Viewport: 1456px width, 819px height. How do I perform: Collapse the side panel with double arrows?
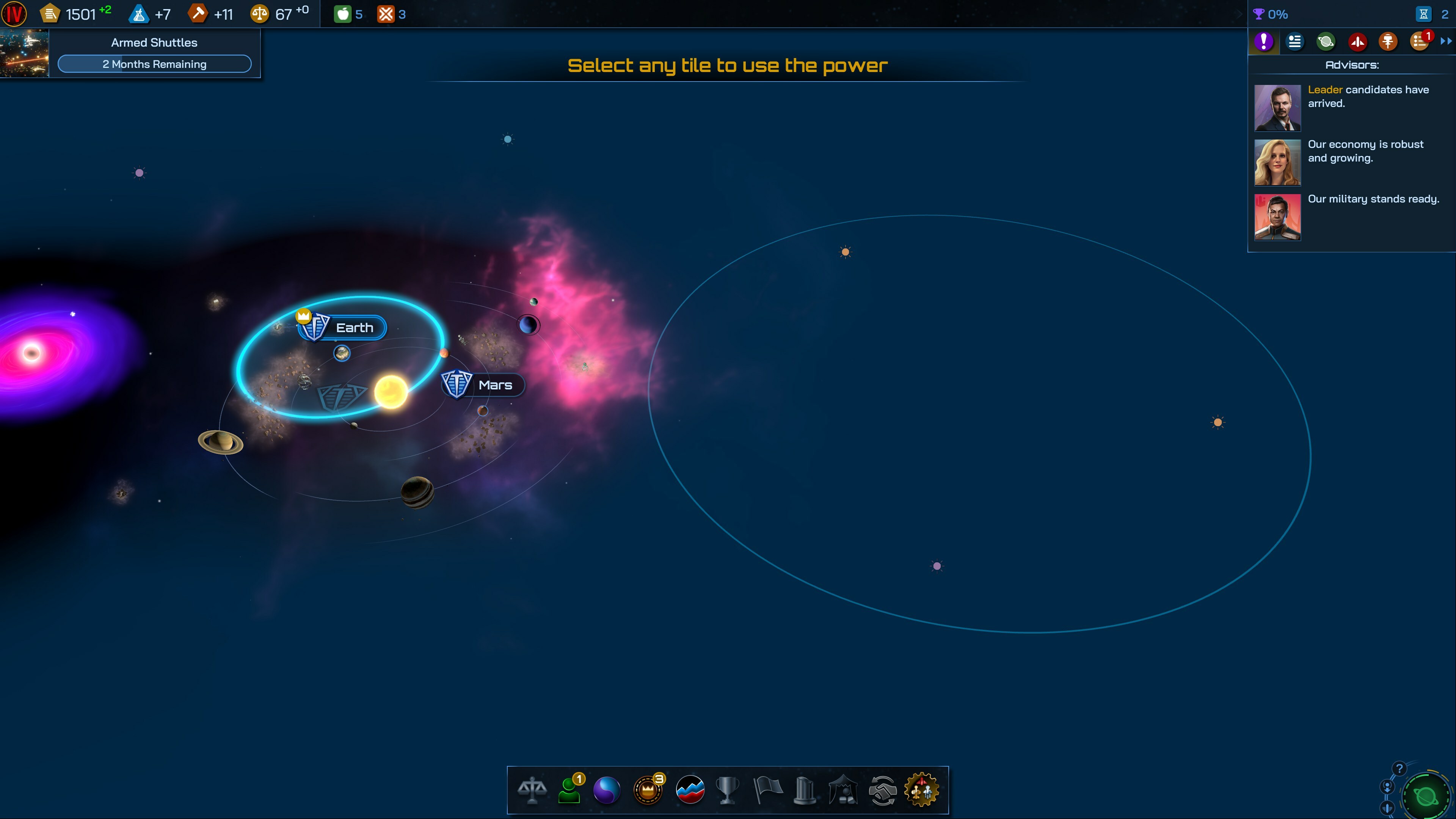[x=1446, y=41]
